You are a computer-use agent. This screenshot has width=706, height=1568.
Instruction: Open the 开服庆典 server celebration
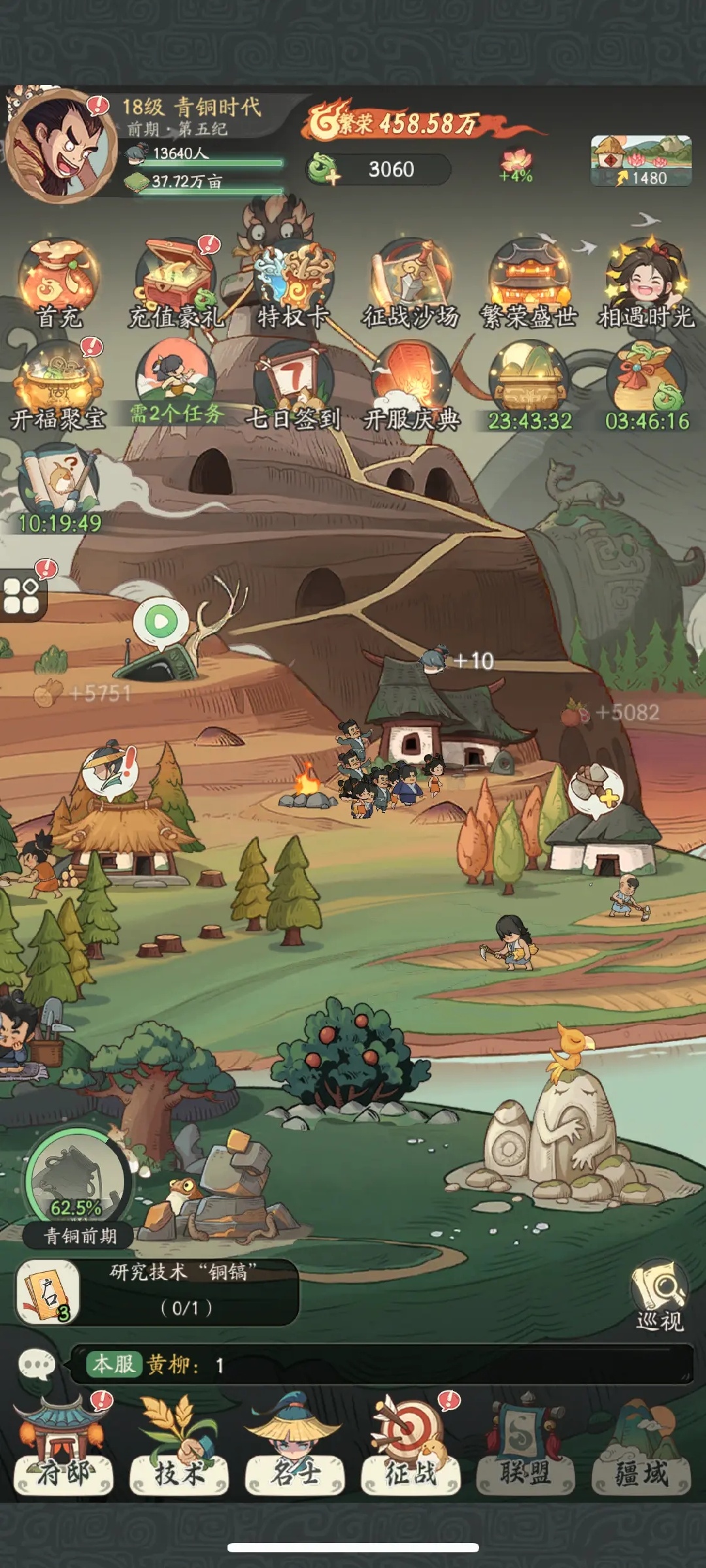point(411,385)
